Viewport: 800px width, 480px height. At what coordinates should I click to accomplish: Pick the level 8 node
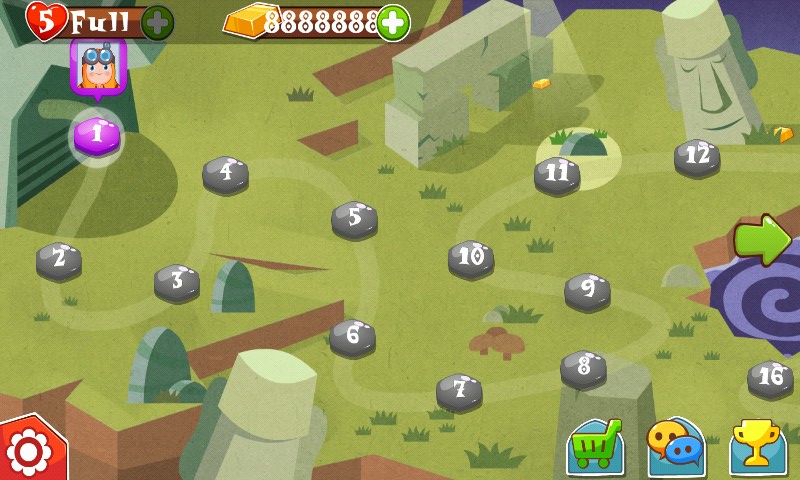click(583, 368)
